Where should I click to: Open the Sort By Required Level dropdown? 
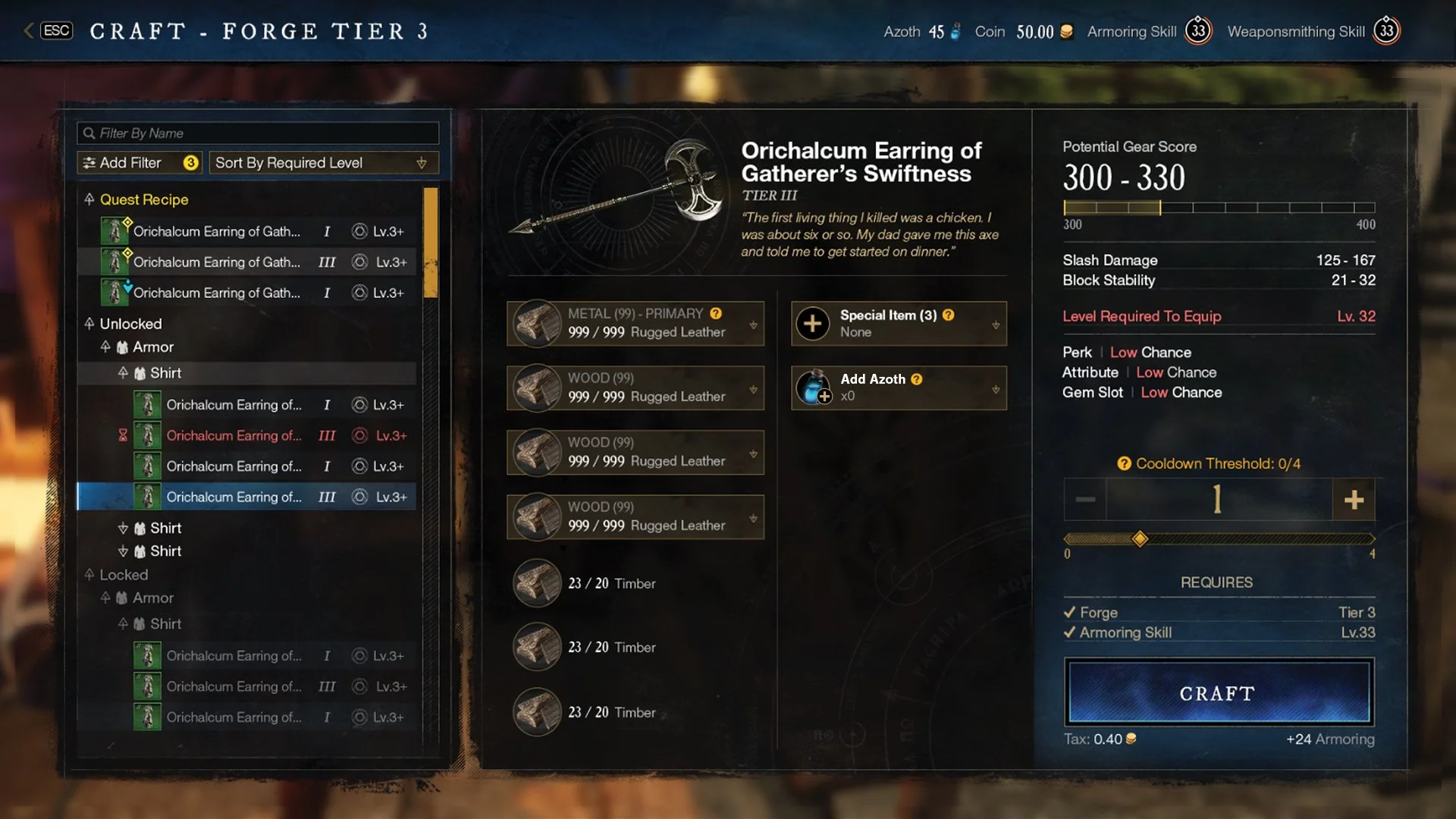coord(322,163)
